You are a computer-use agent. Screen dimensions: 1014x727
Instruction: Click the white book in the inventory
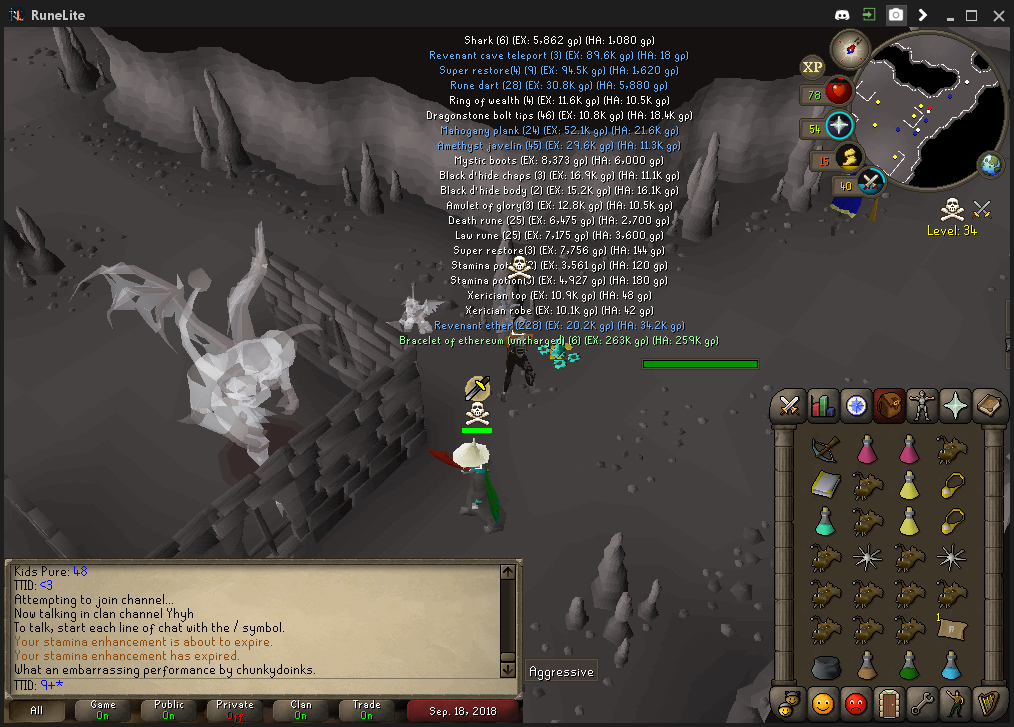click(825, 486)
